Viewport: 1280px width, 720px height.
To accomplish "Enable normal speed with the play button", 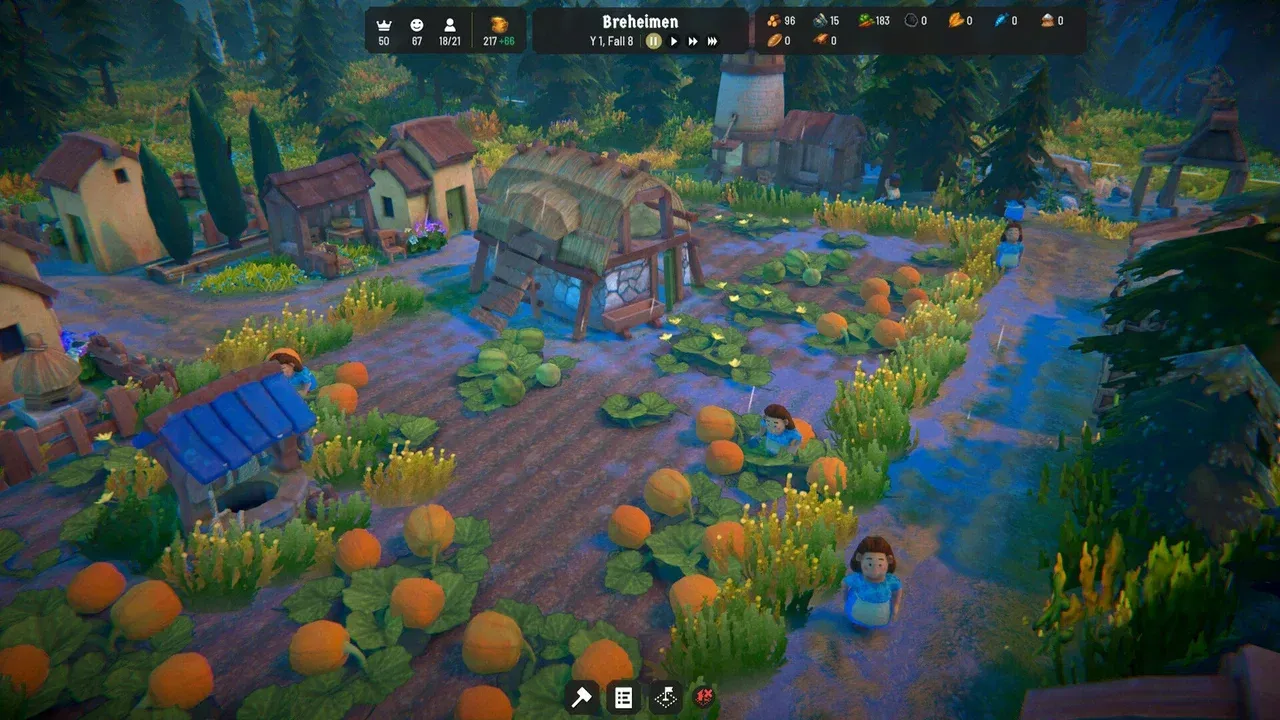I will pos(672,41).
